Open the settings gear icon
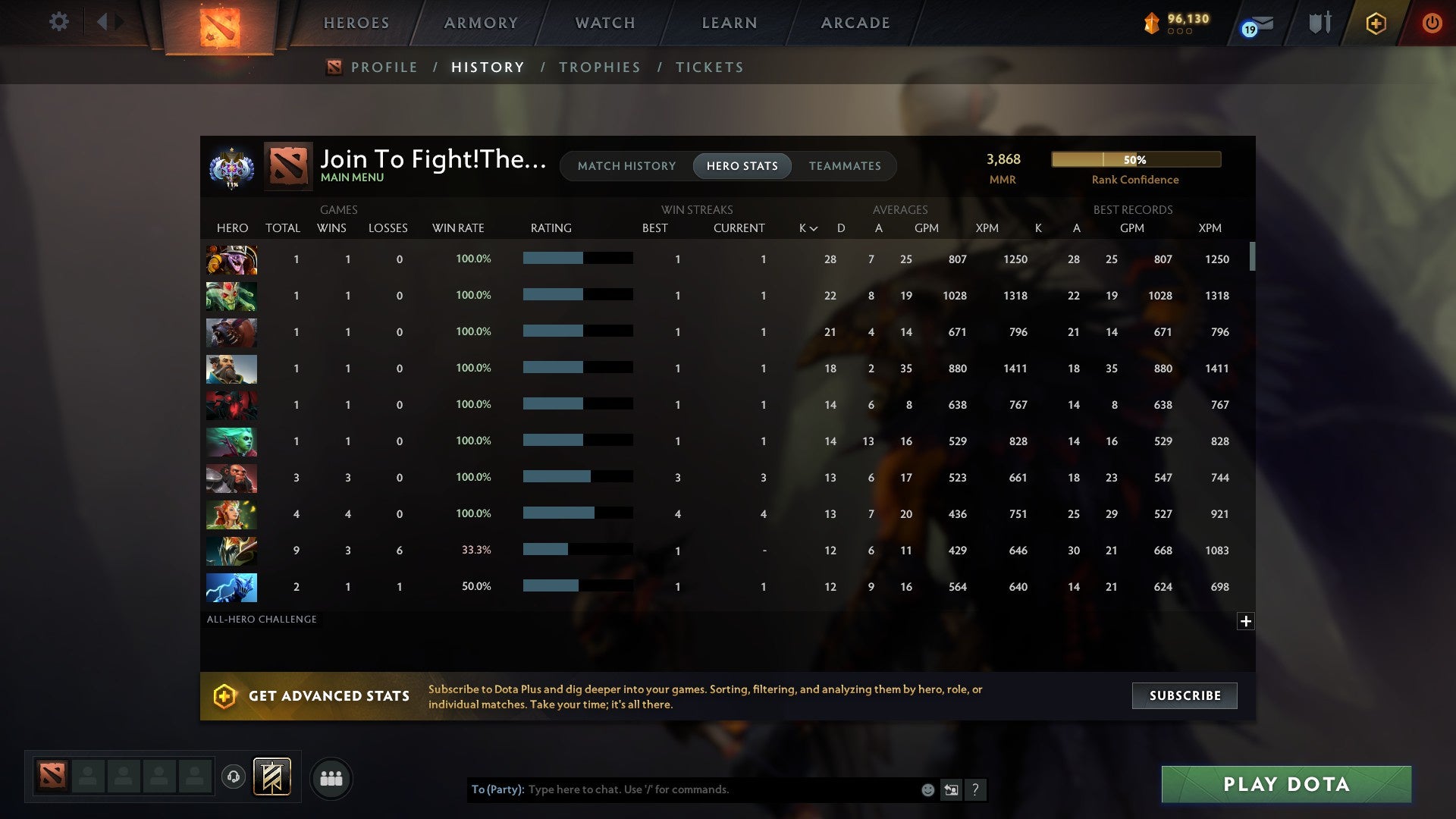The image size is (1456, 819). click(x=59, y=22)
